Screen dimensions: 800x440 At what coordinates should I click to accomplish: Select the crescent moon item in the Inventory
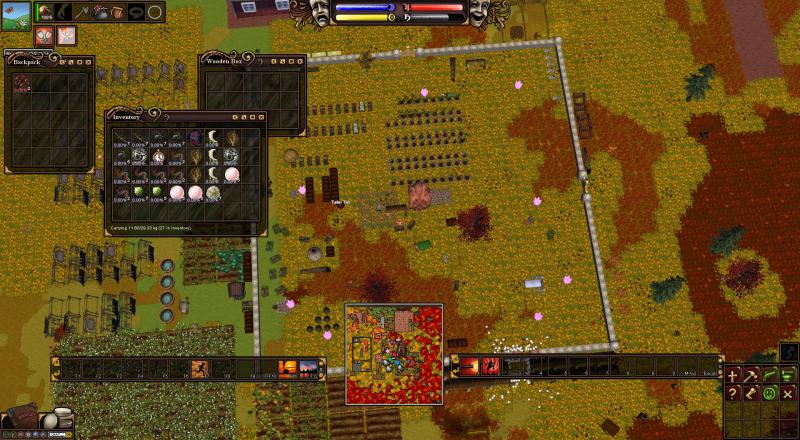[x=214, y=137]
